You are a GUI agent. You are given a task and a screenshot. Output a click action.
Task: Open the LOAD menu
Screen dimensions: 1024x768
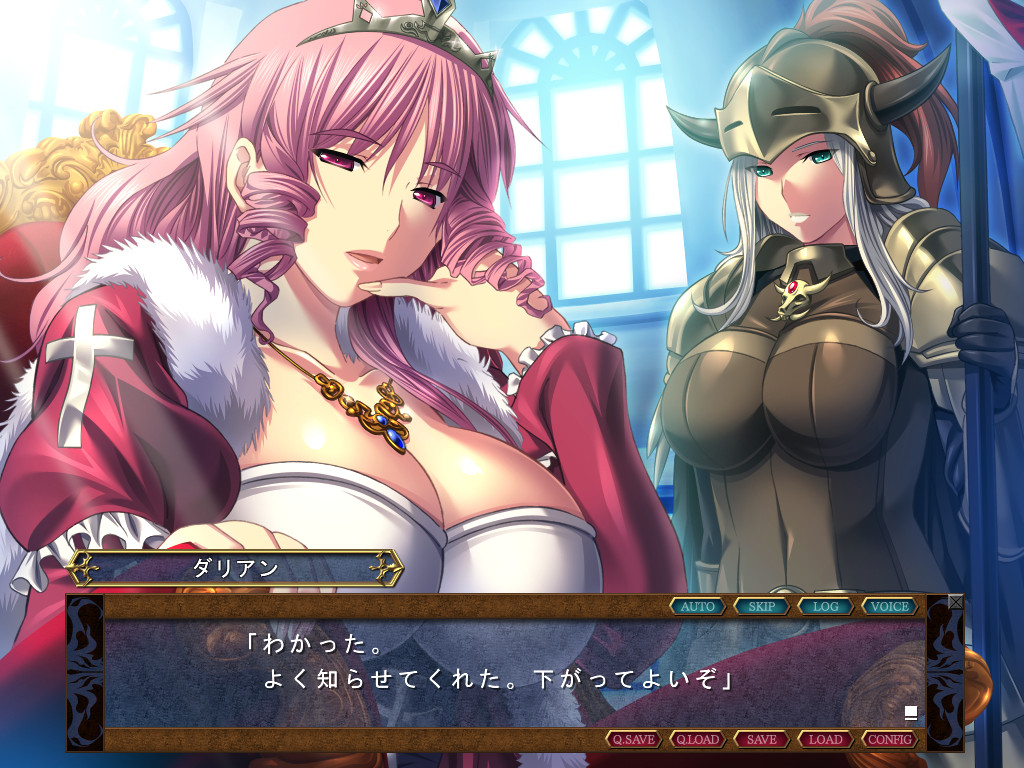[826, 740]
